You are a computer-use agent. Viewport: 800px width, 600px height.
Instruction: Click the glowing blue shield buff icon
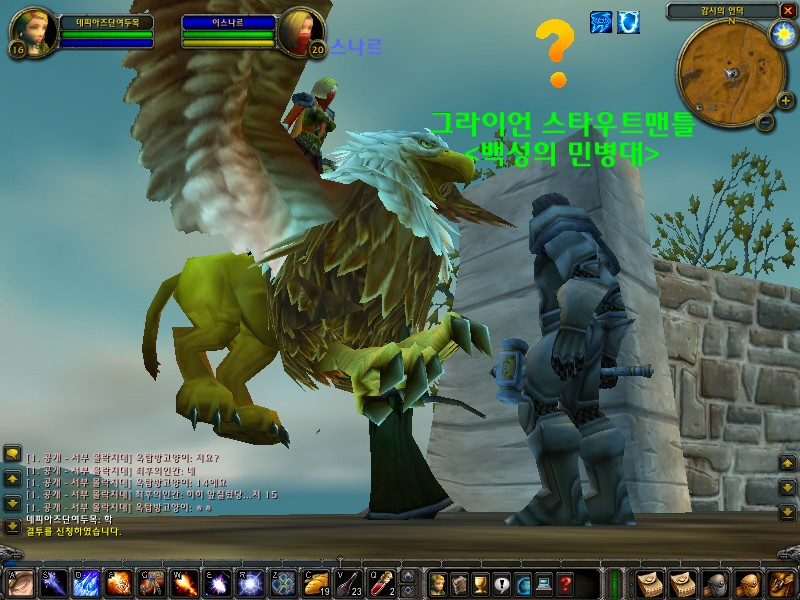pyautogui.click(x=629, y=22)
